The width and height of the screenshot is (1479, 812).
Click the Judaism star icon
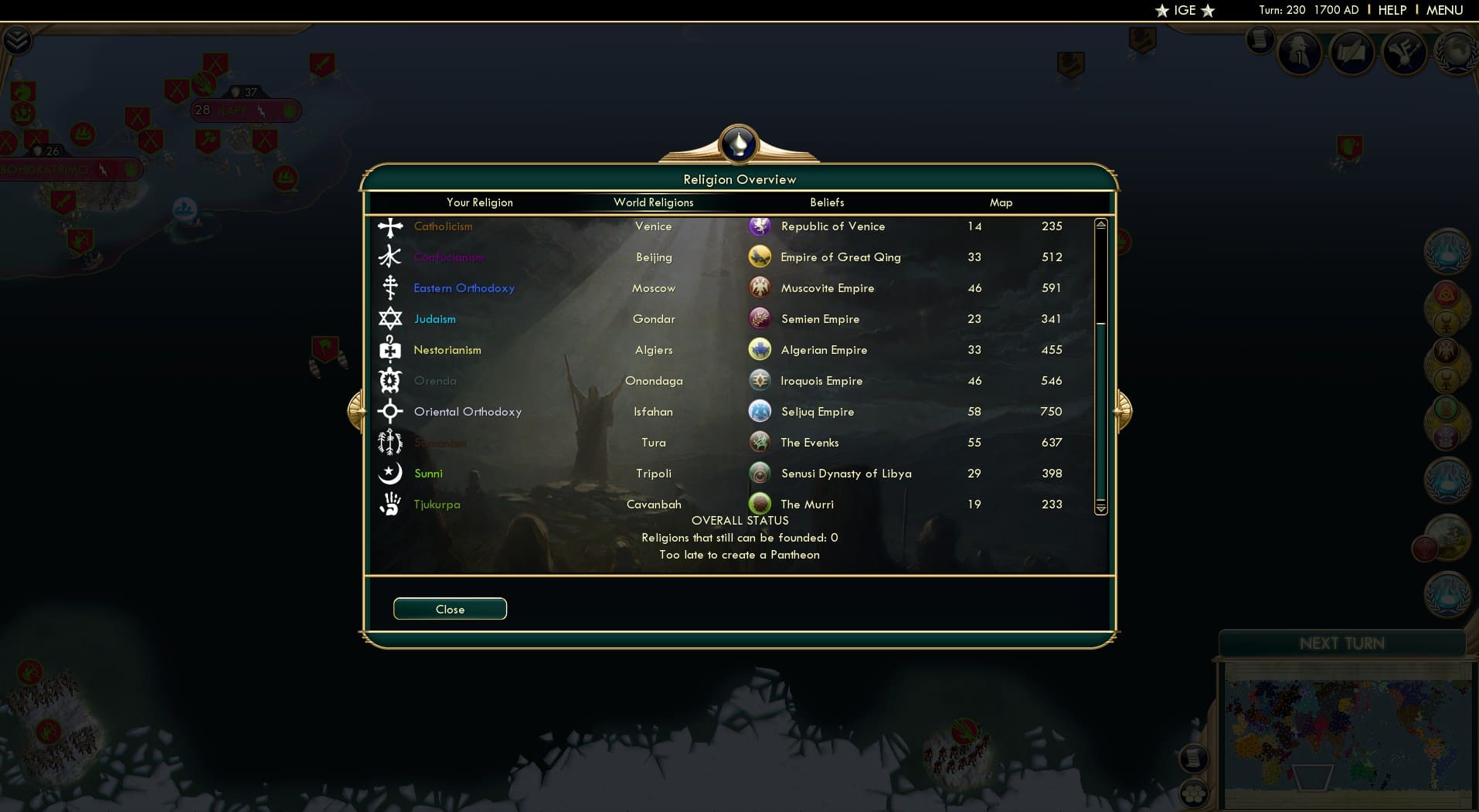point(391,318)
